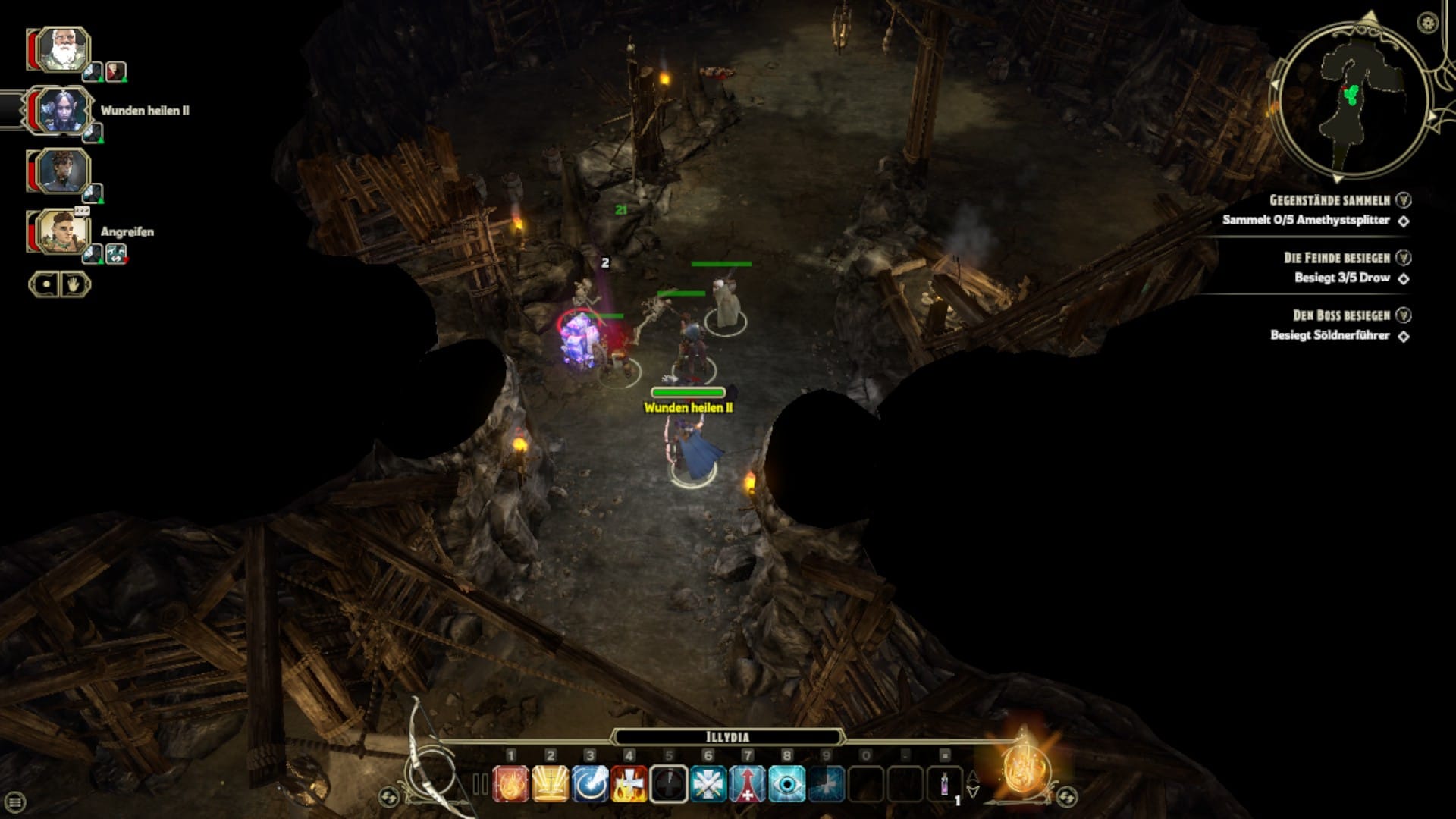Use the purple potion in the last slot
The width and height of the screenshot is (1456, 819).
tap(945, 784)
